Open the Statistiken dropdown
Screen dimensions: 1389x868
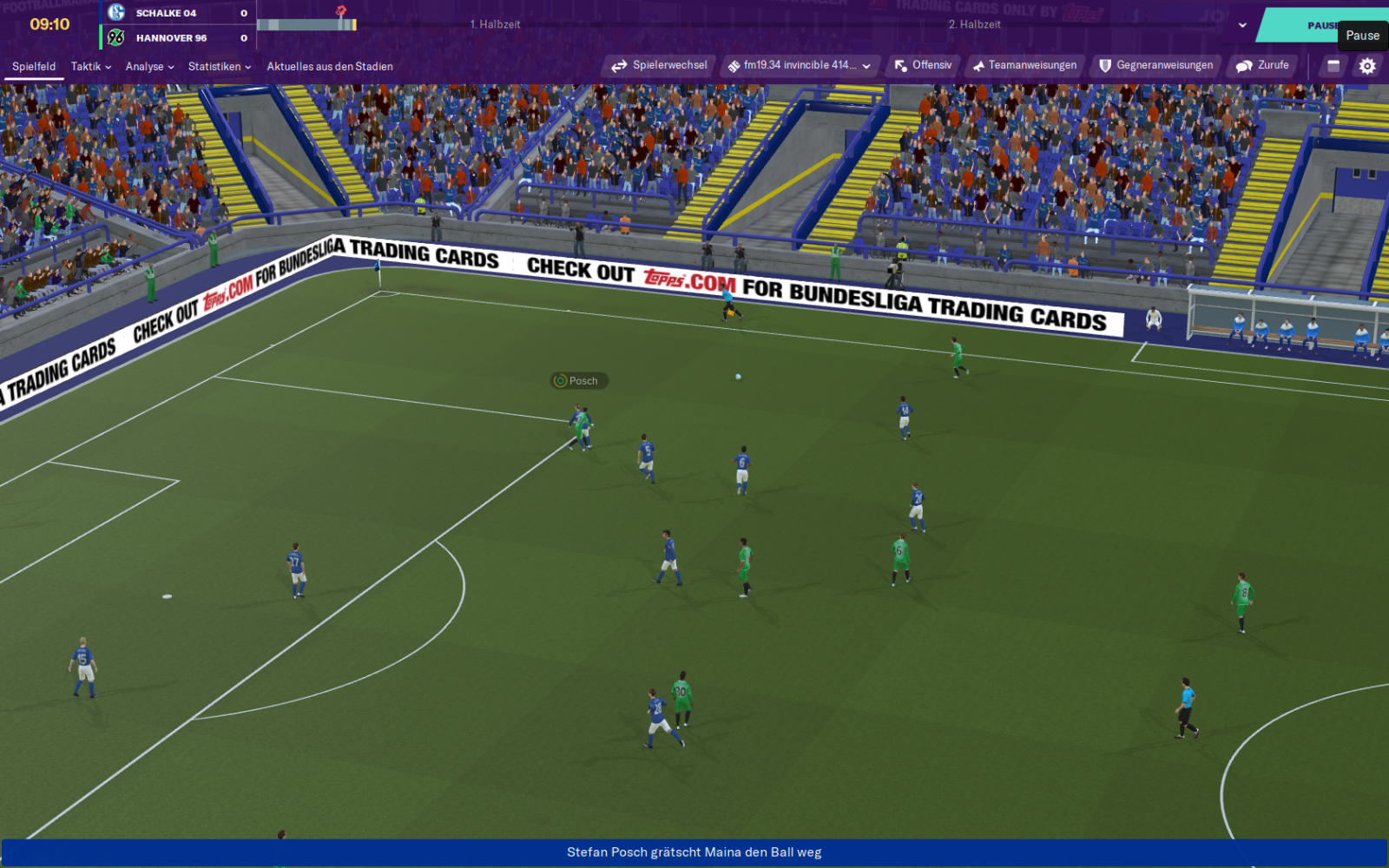click(x=219, y=67)
